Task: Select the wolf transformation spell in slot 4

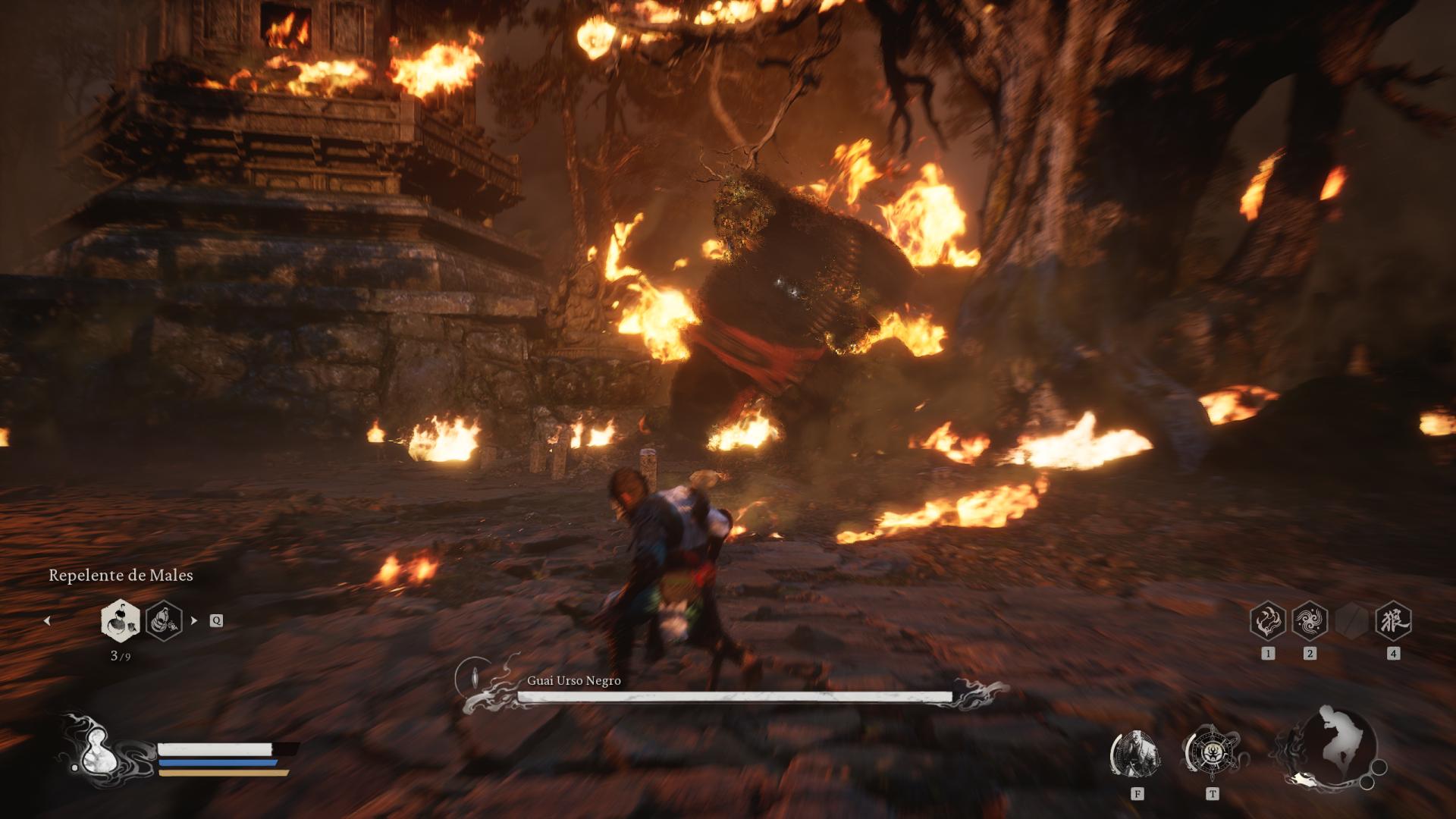Action: pos(1394,622)
